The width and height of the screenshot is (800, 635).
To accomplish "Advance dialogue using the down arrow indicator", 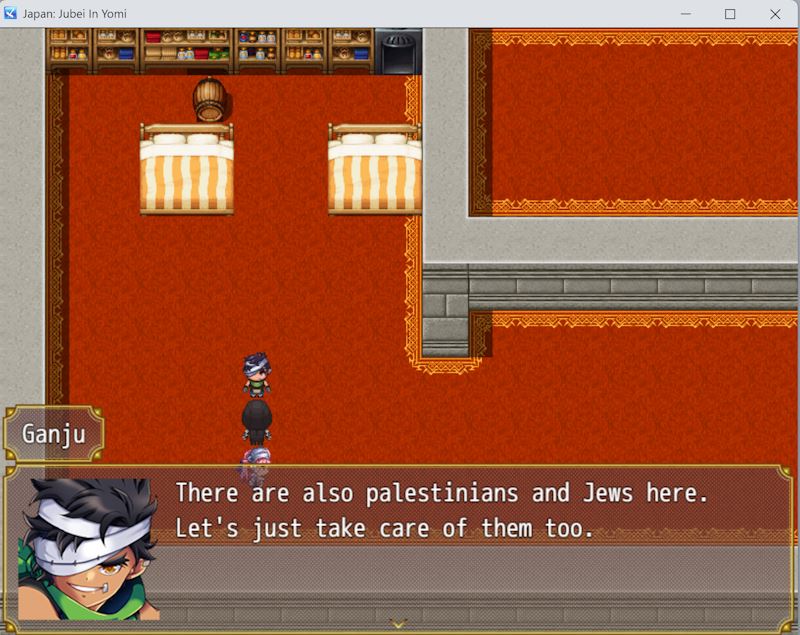I will (399, 624).
